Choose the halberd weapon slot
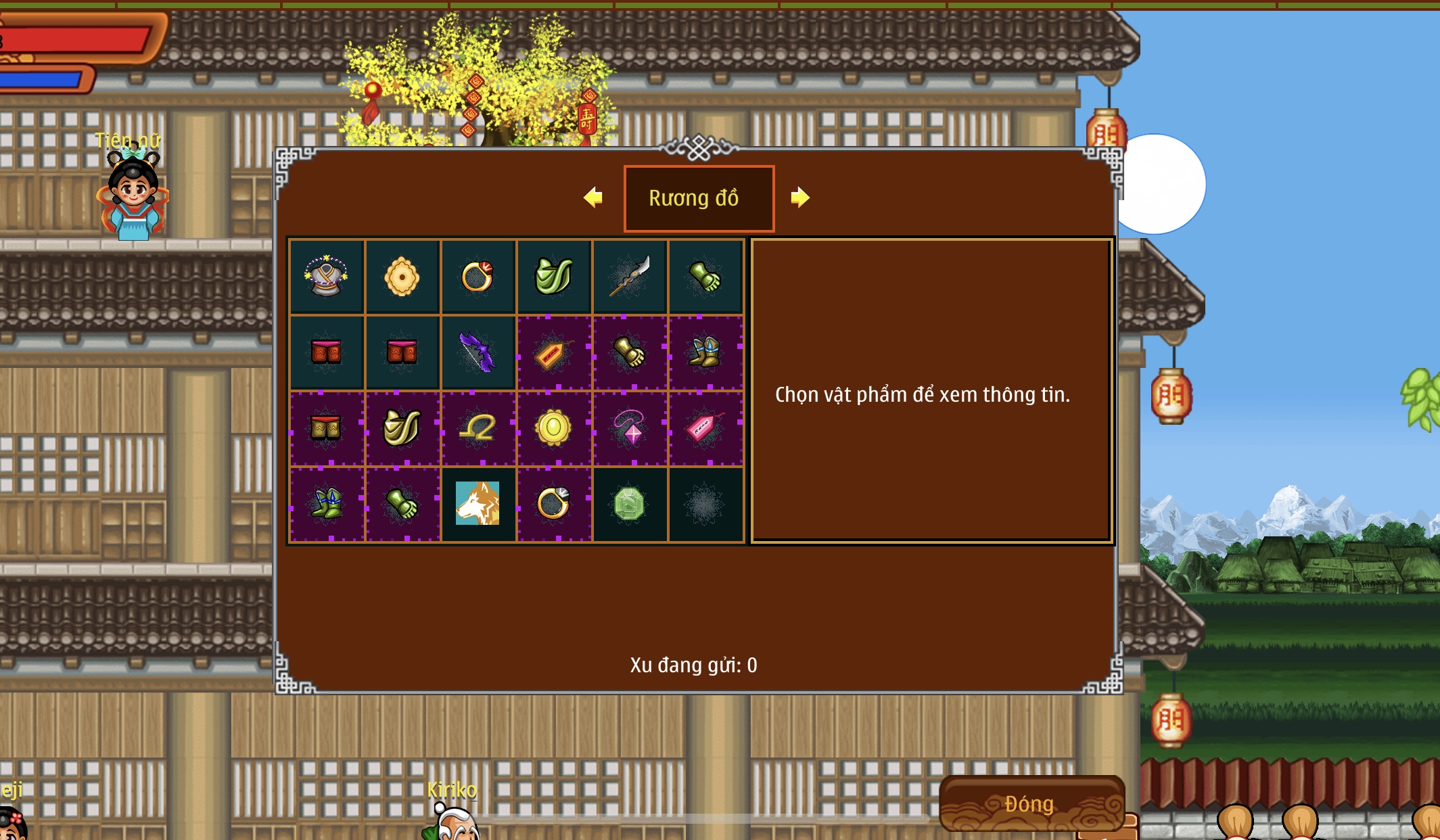Image resolution: width=1440 pixels, height=840 pixels. (630, 277)
